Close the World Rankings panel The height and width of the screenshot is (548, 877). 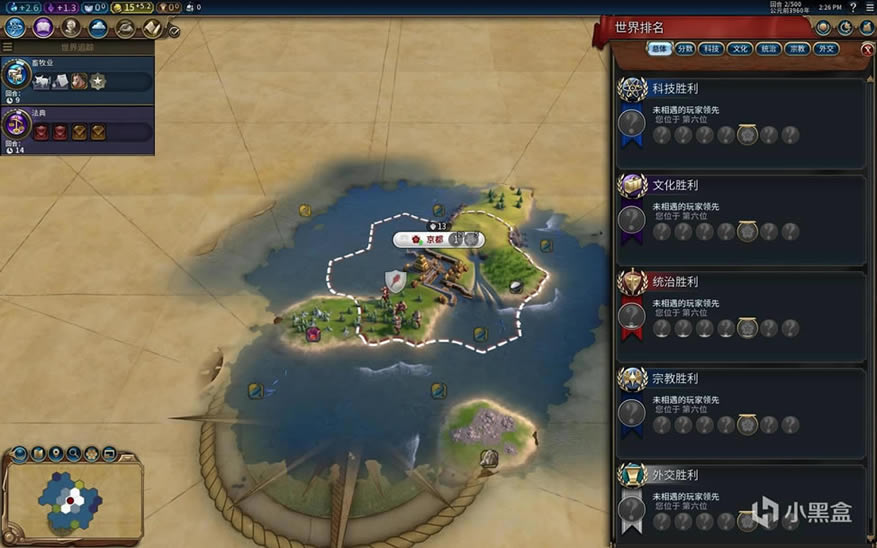[866, 49]
